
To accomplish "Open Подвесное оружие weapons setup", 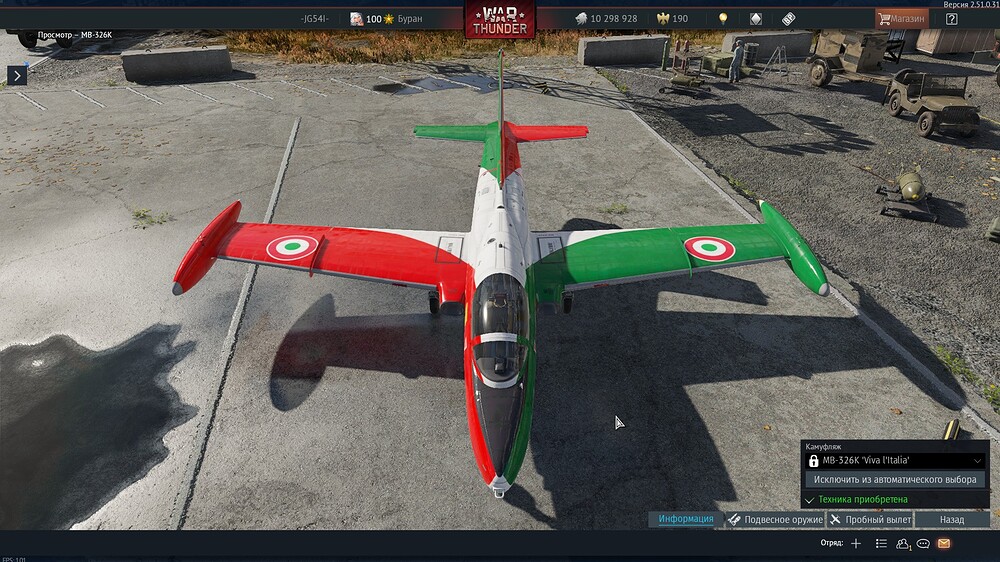I will (775, 519).
